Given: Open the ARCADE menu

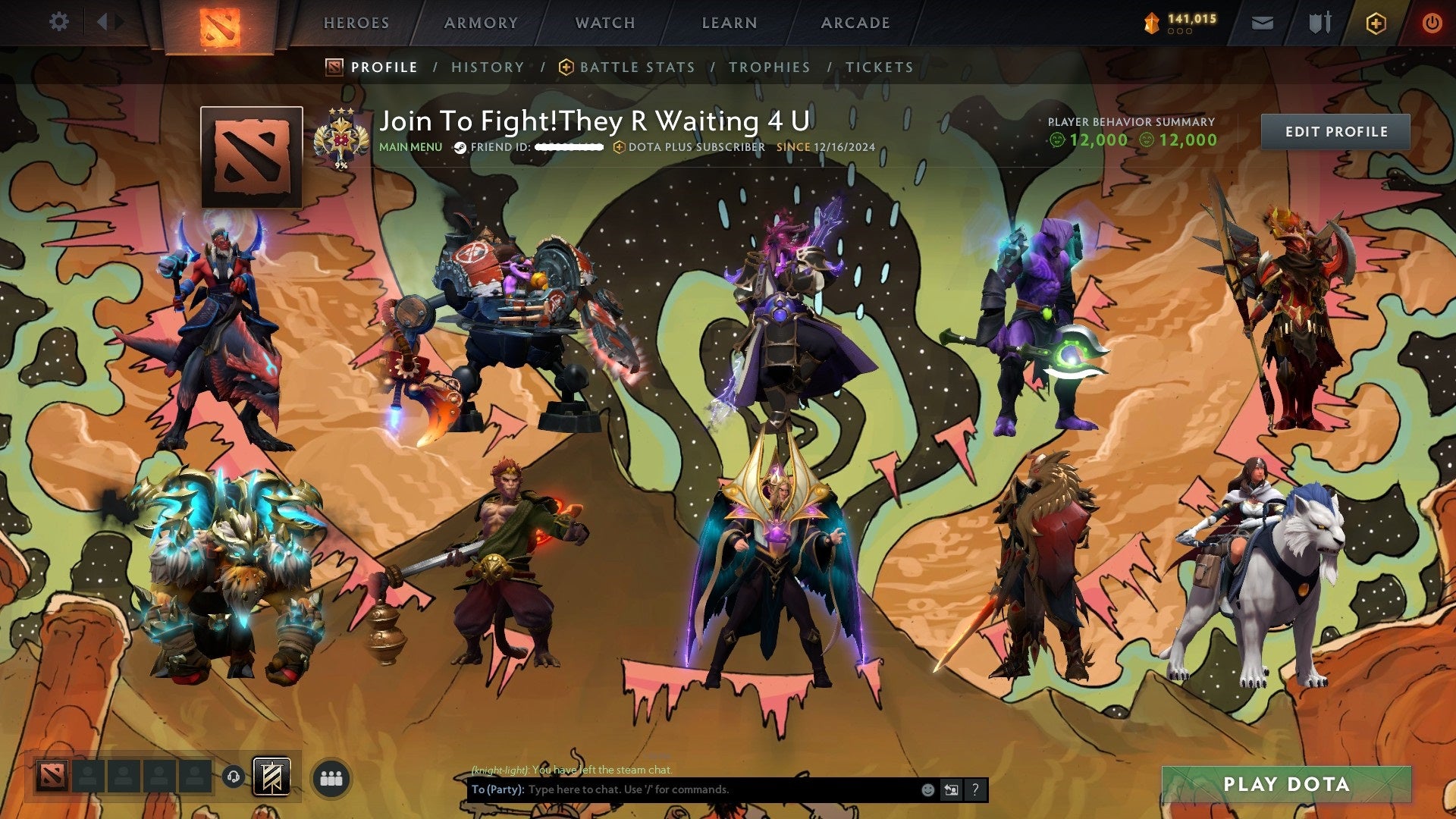Looking at the screenshot, I should coord(855,23).
